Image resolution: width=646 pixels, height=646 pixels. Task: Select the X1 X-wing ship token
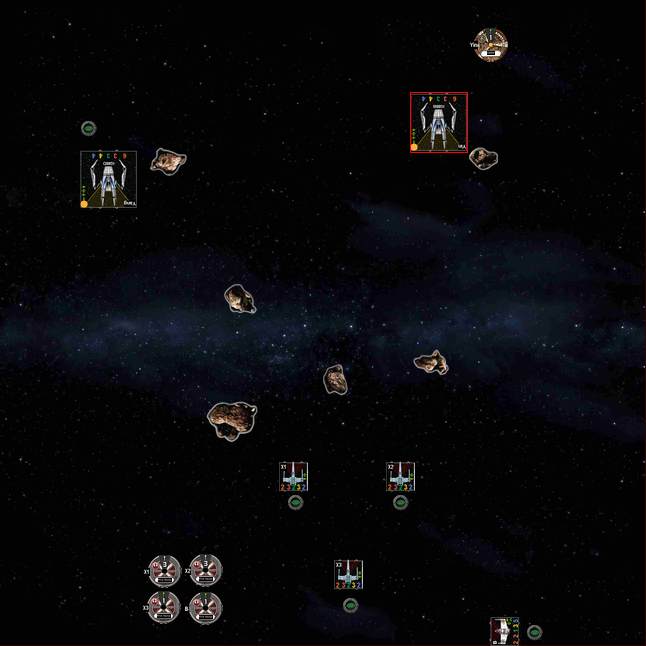[x=294, y=477]
